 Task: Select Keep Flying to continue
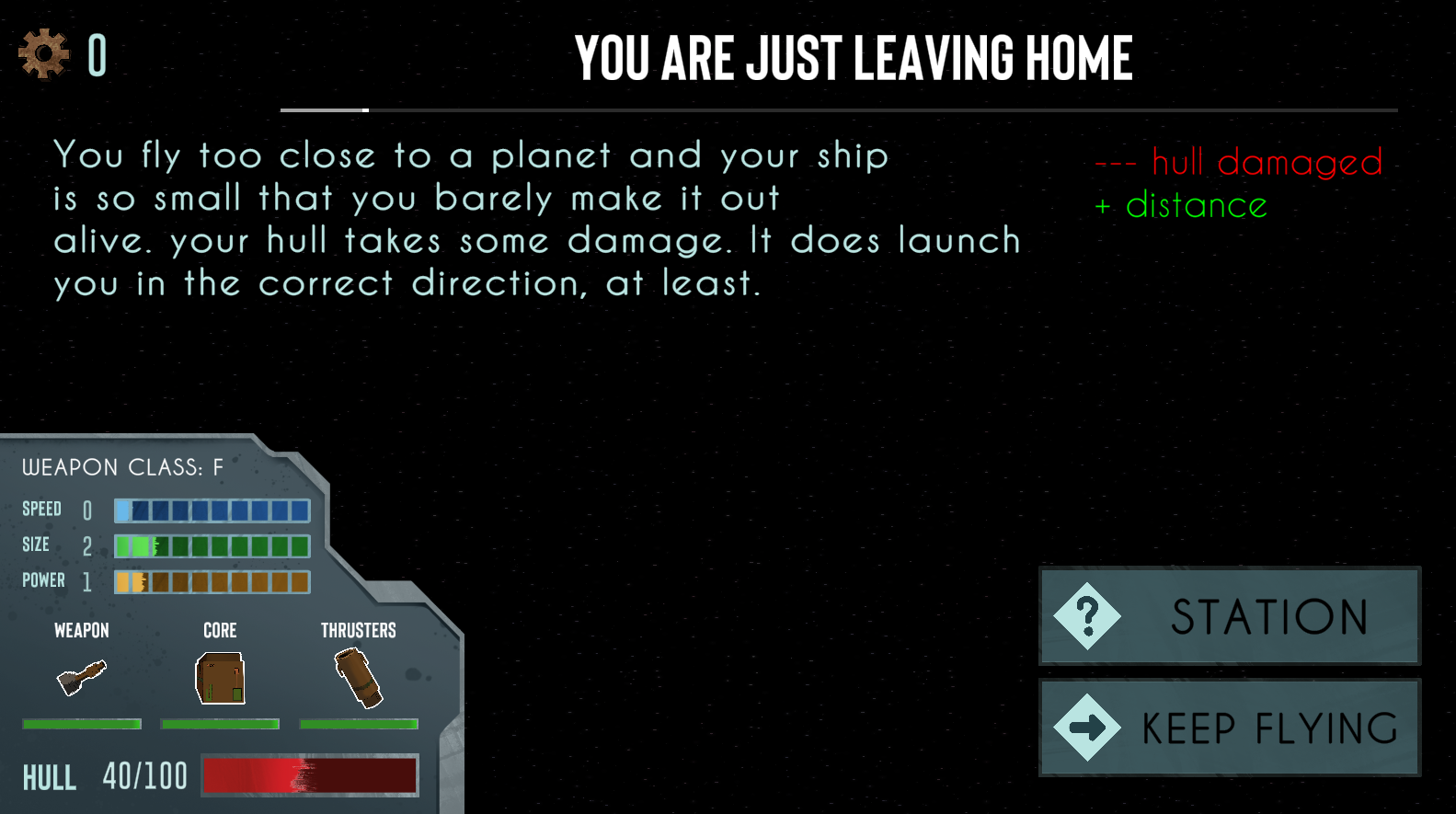[x=1230, y=728]
